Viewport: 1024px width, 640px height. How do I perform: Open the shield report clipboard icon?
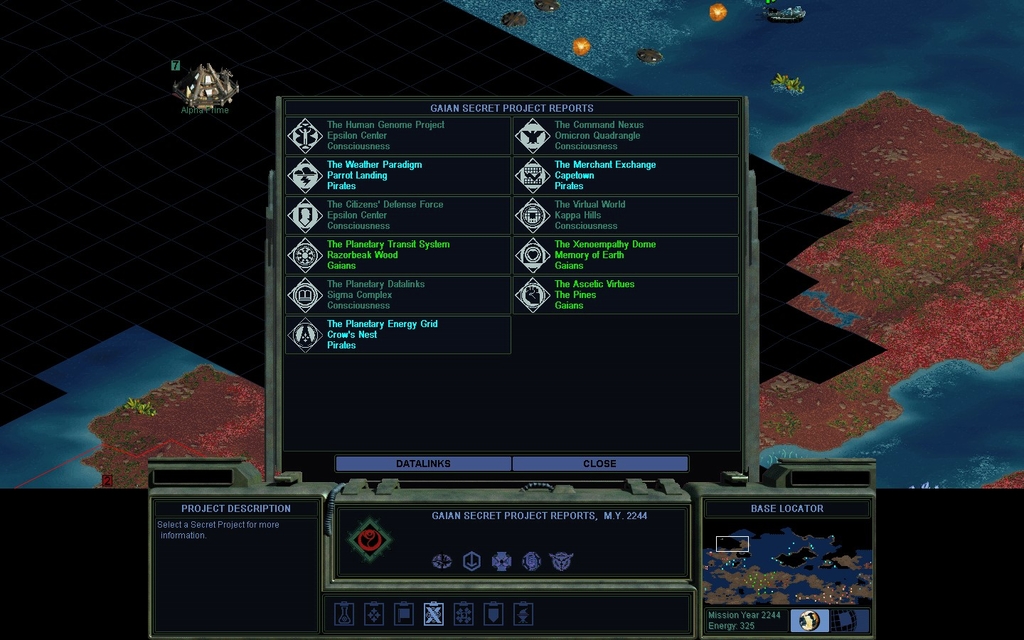[x=493, y=613]
